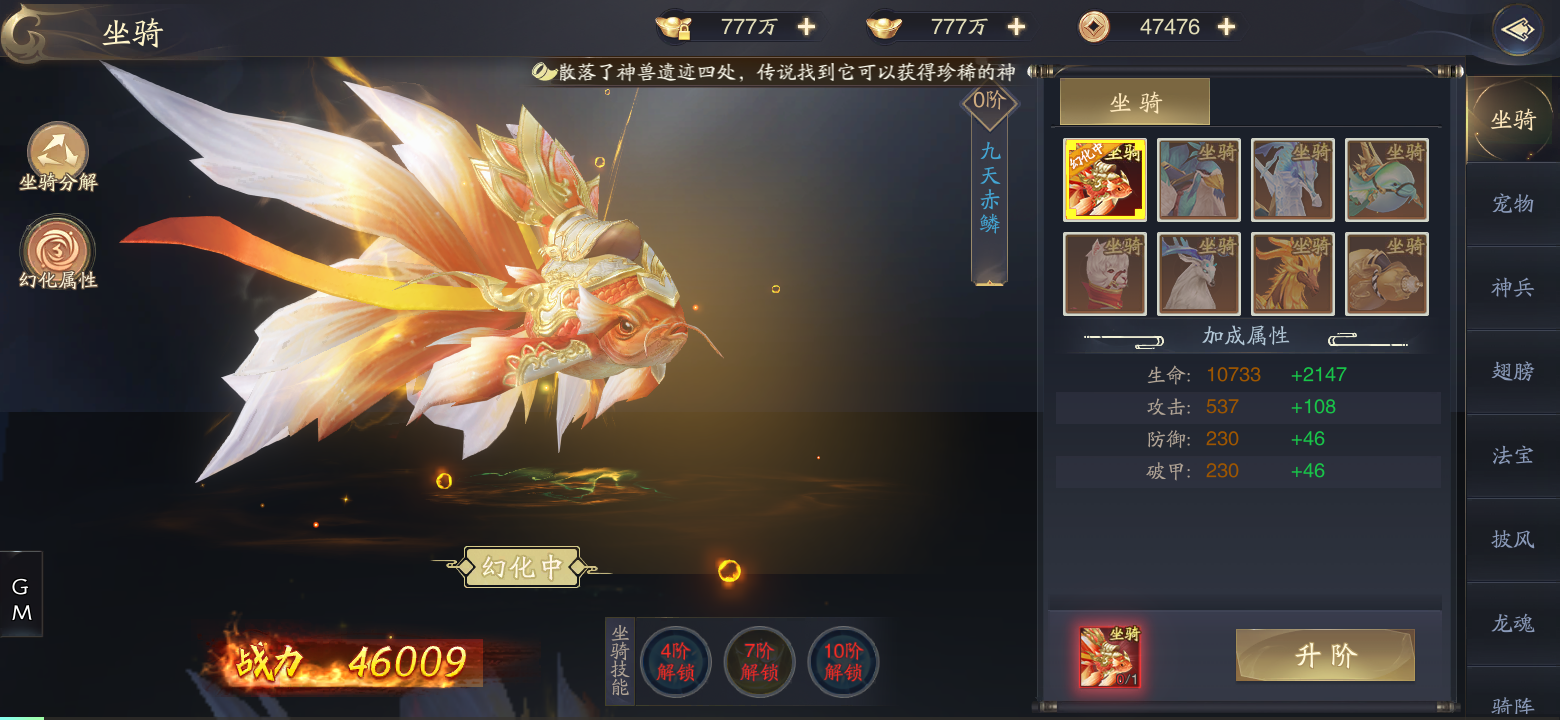The height and width of the screenshot is (720, 1560).
Task: Open the 翅膀 wings tab
Action: [x=1513, y=372]
